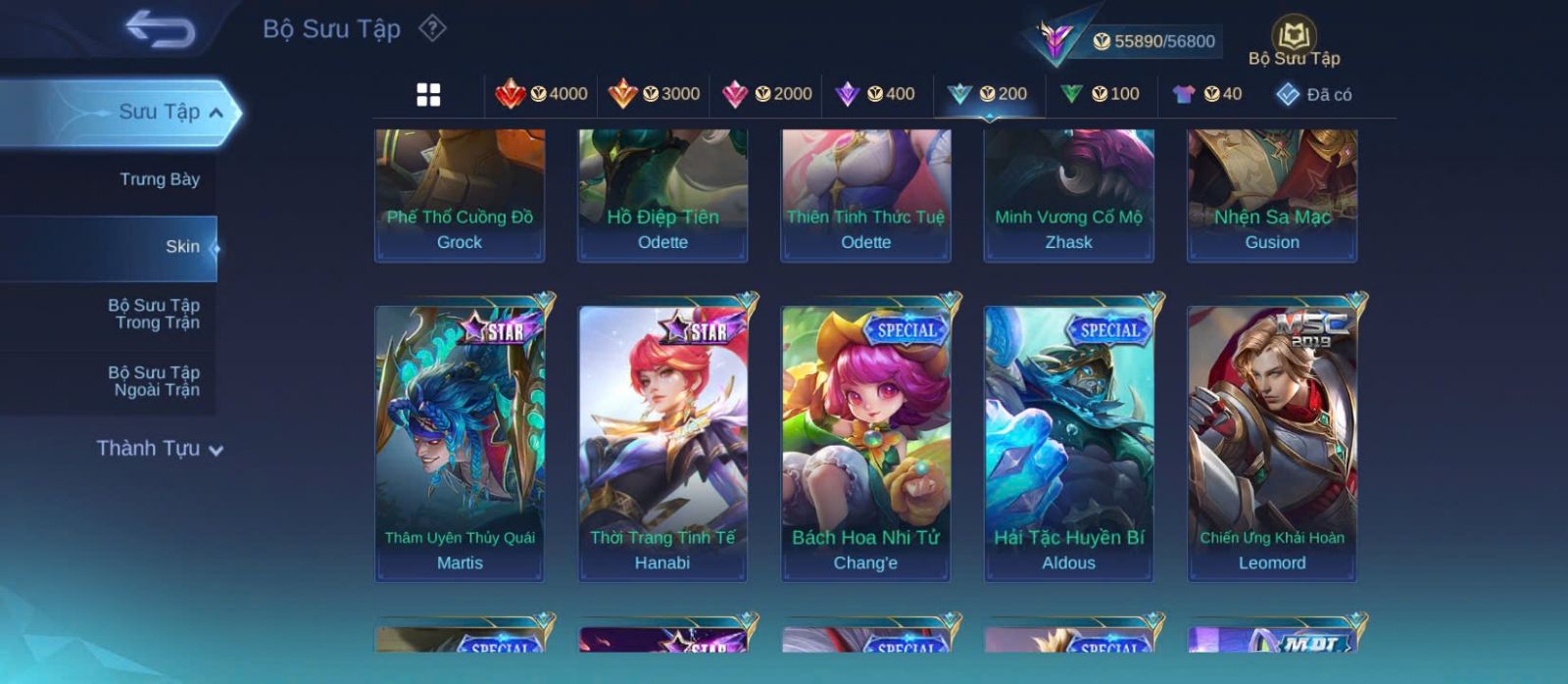Open the Bộ Sưu Tập book icon

(1294, 39)
